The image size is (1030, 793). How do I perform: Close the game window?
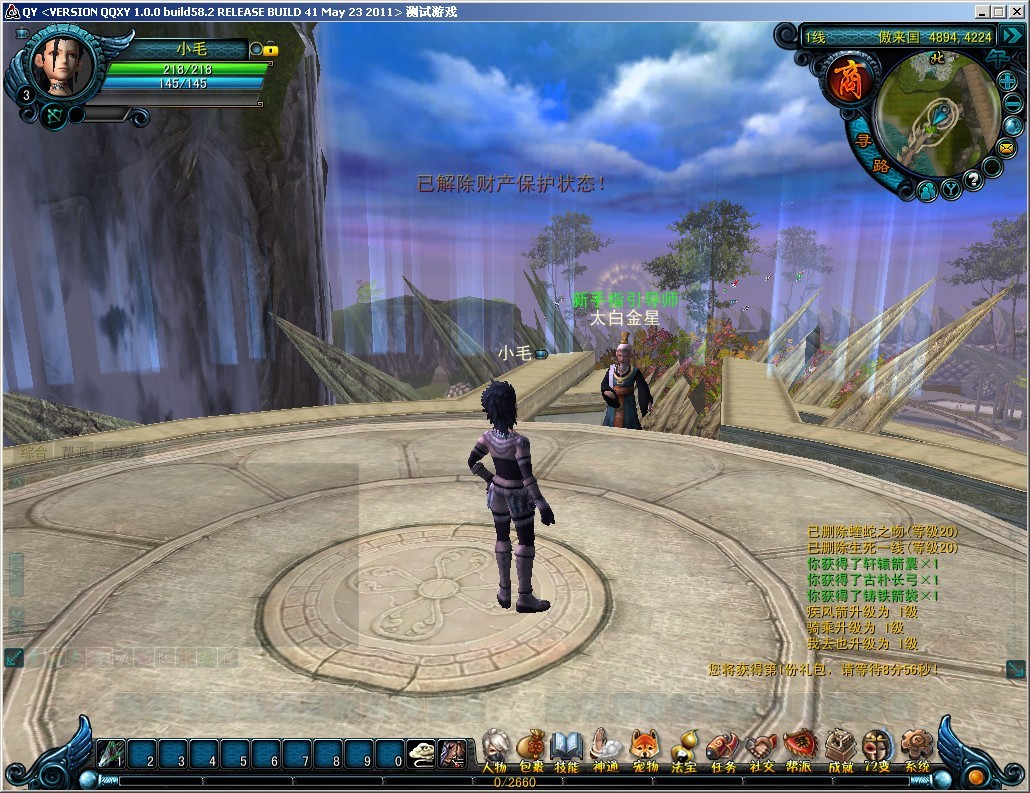tap(1017, 12)
